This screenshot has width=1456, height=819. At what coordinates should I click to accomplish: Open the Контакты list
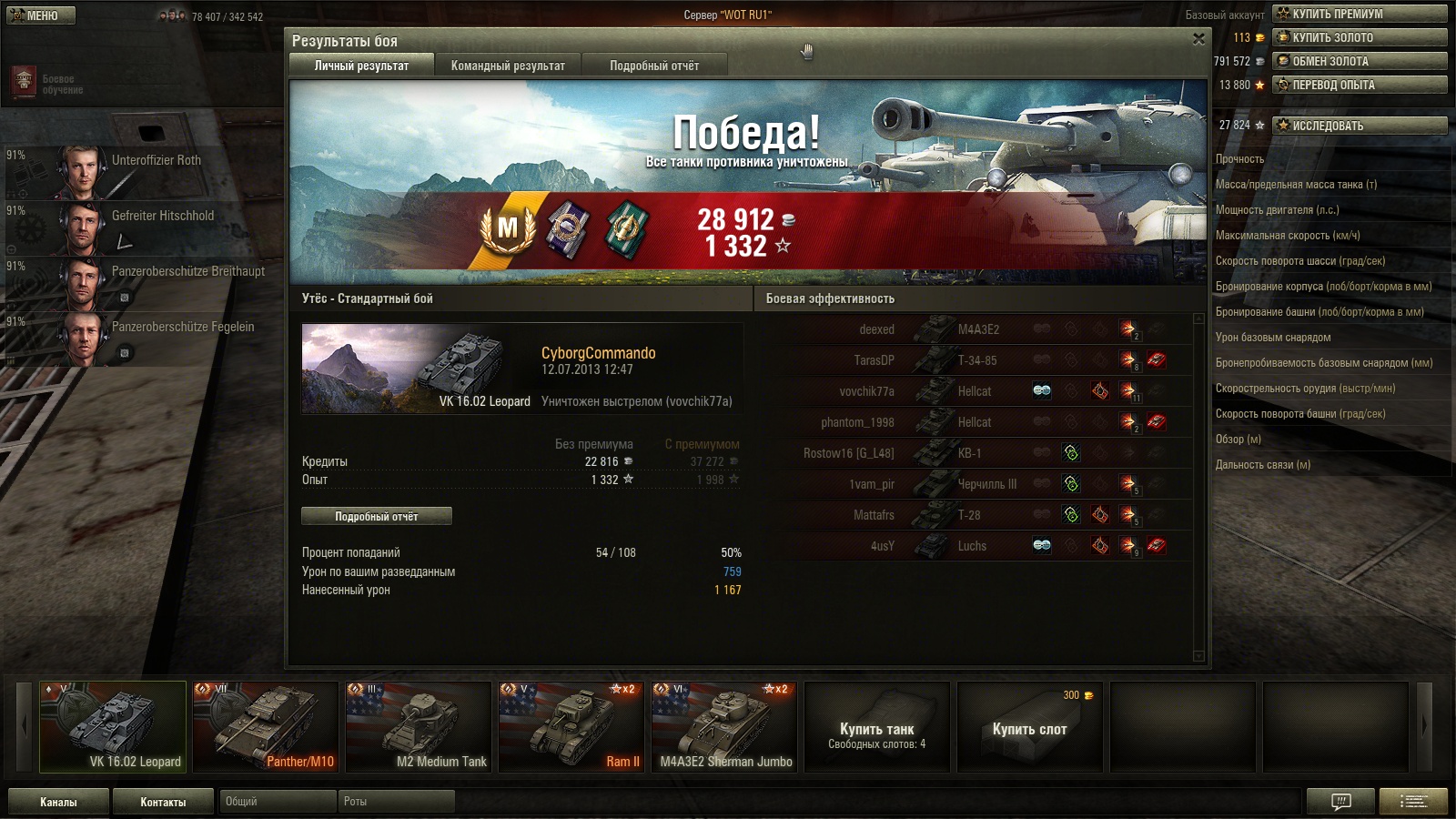(x=163, y=802)
